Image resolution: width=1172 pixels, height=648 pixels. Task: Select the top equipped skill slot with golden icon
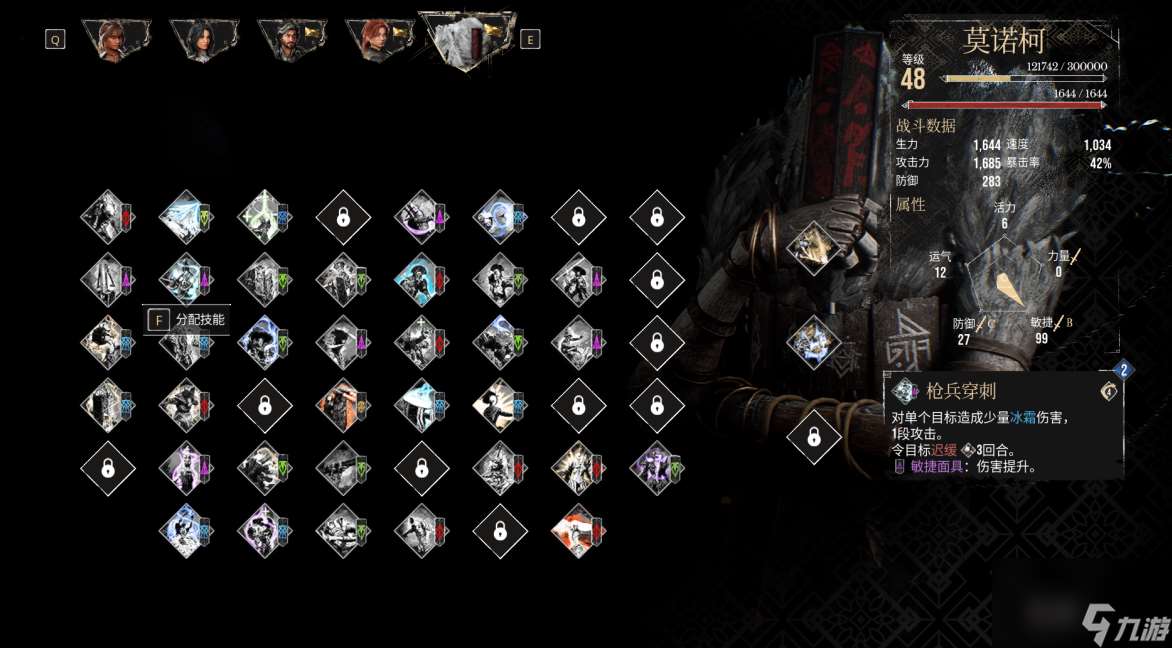tap(814, 246)
